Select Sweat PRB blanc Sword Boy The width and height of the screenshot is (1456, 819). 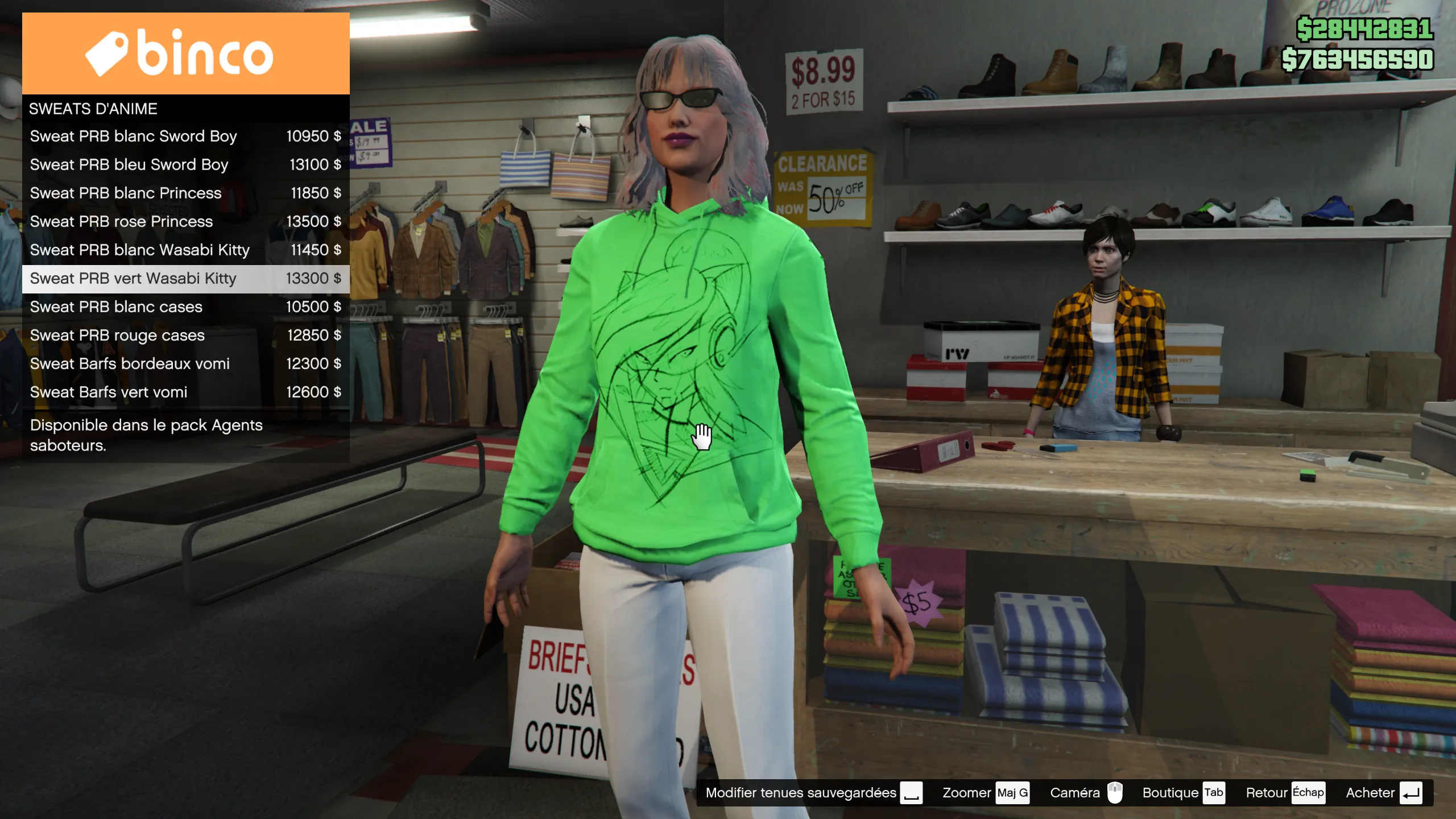coord(185,136)
